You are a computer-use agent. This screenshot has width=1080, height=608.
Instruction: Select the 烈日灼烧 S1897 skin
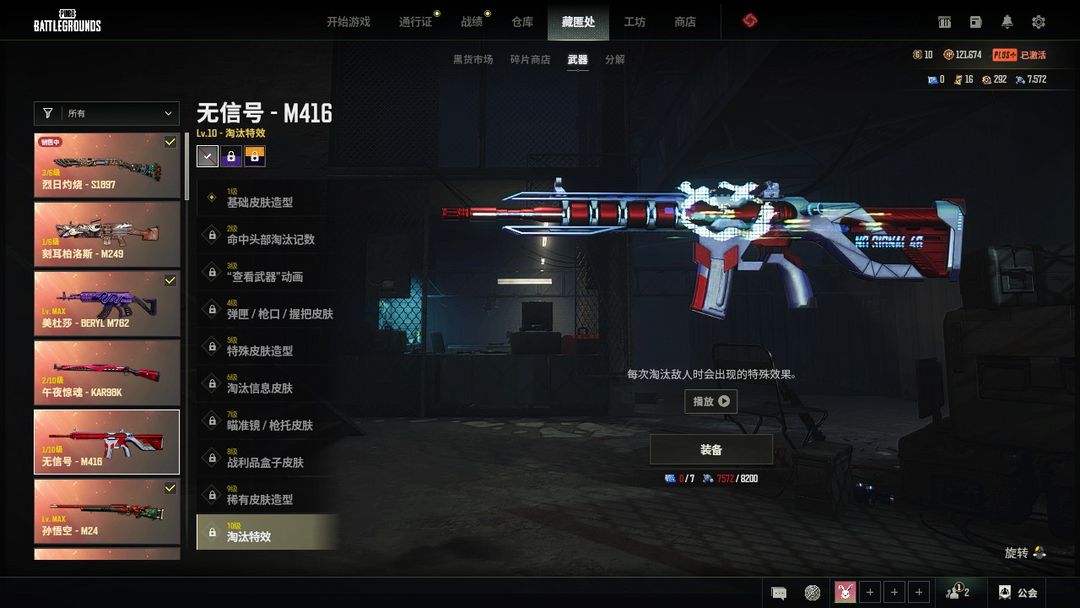(x=107, y=166)
